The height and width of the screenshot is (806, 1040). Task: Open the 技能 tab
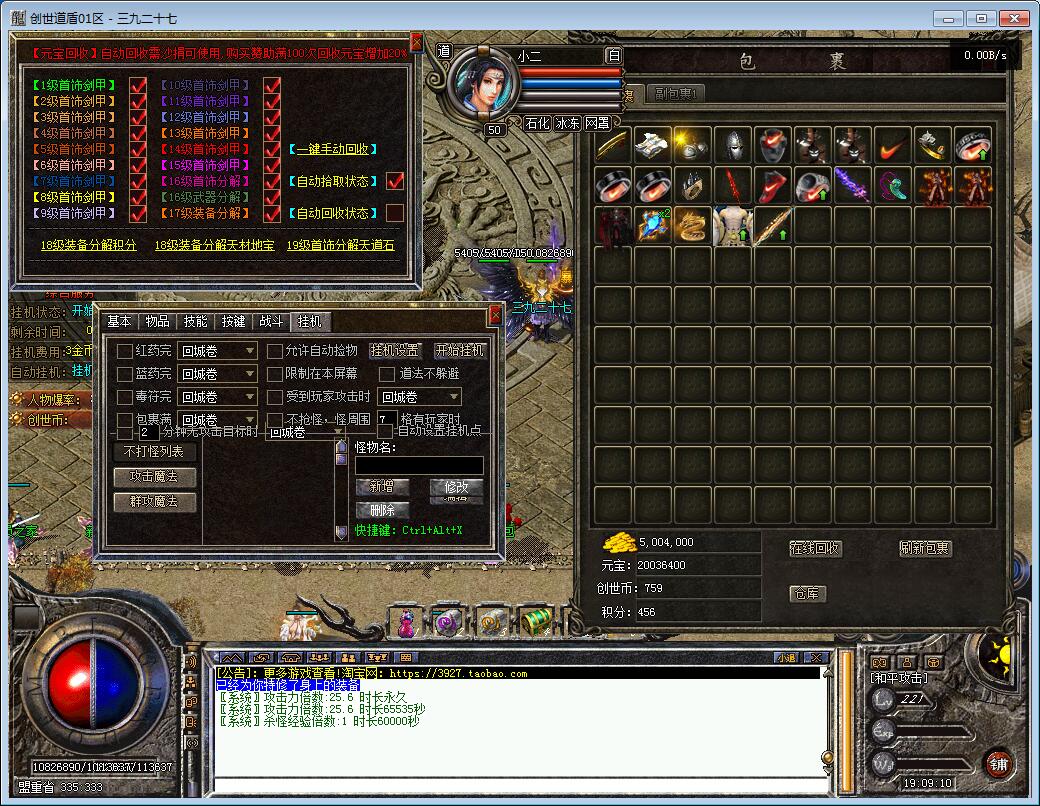(195, 321)
